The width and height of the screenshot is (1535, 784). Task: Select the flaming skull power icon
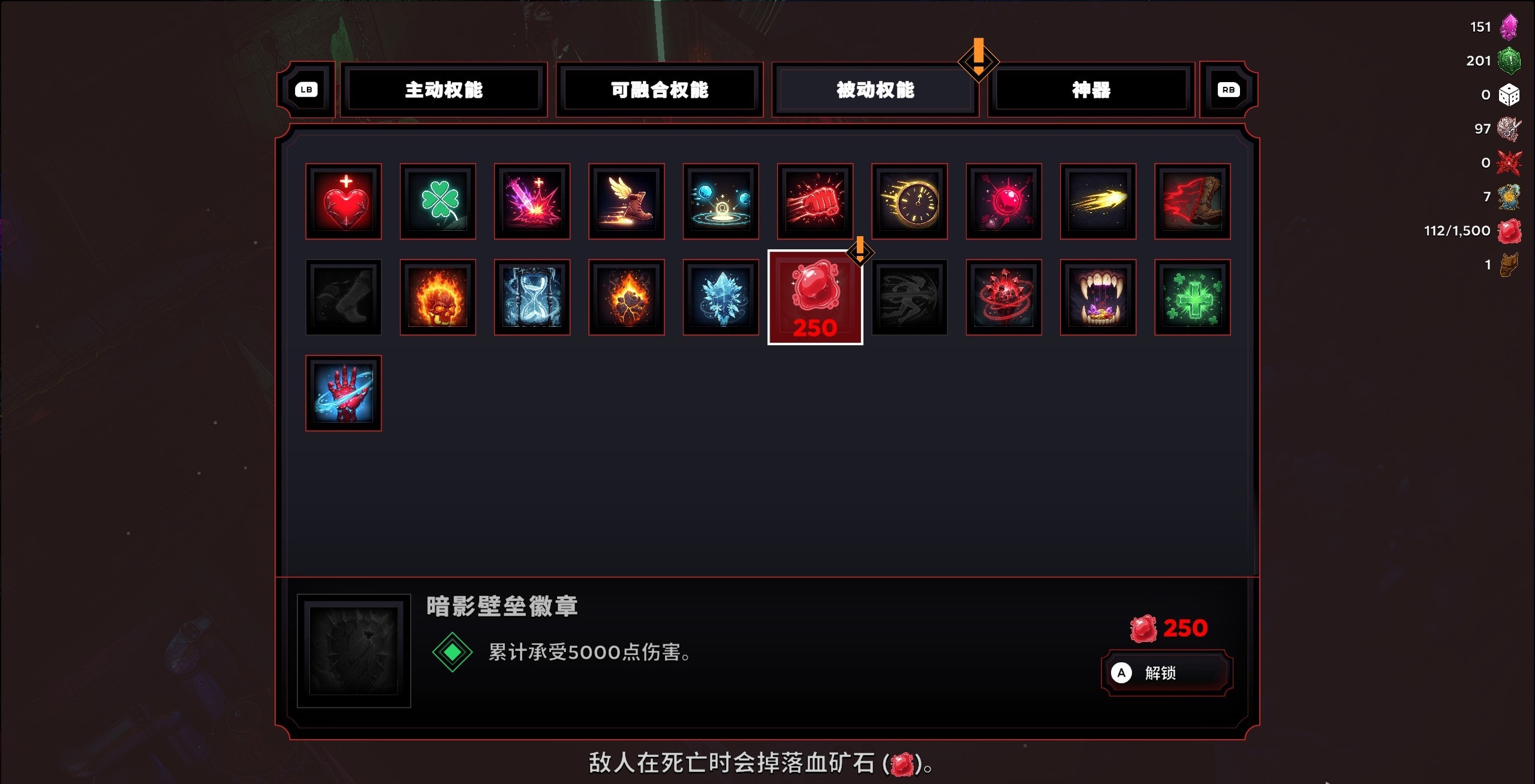click(x=438, y=297)
